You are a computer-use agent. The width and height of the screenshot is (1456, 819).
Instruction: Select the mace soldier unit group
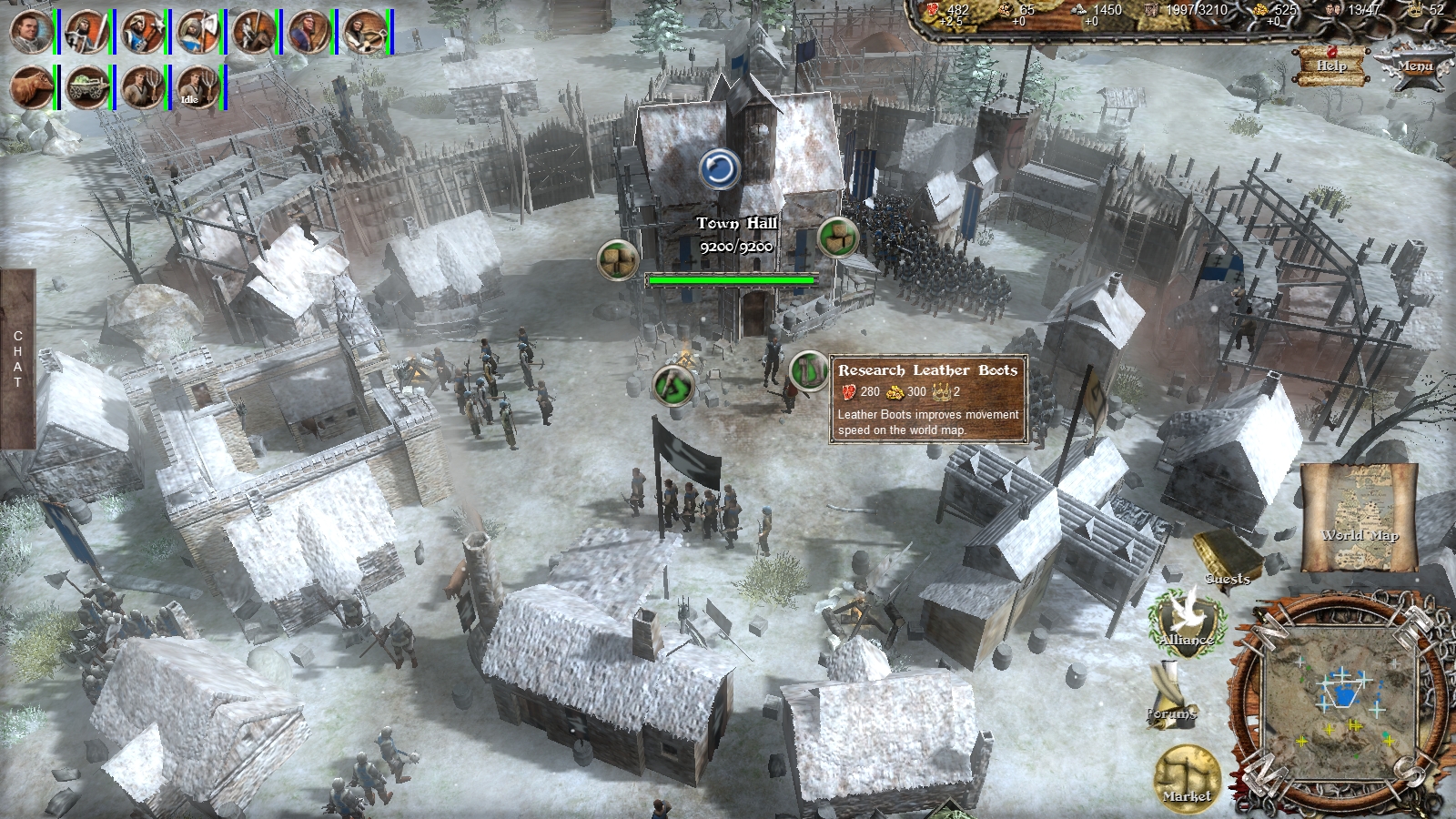tap(143, 32)
